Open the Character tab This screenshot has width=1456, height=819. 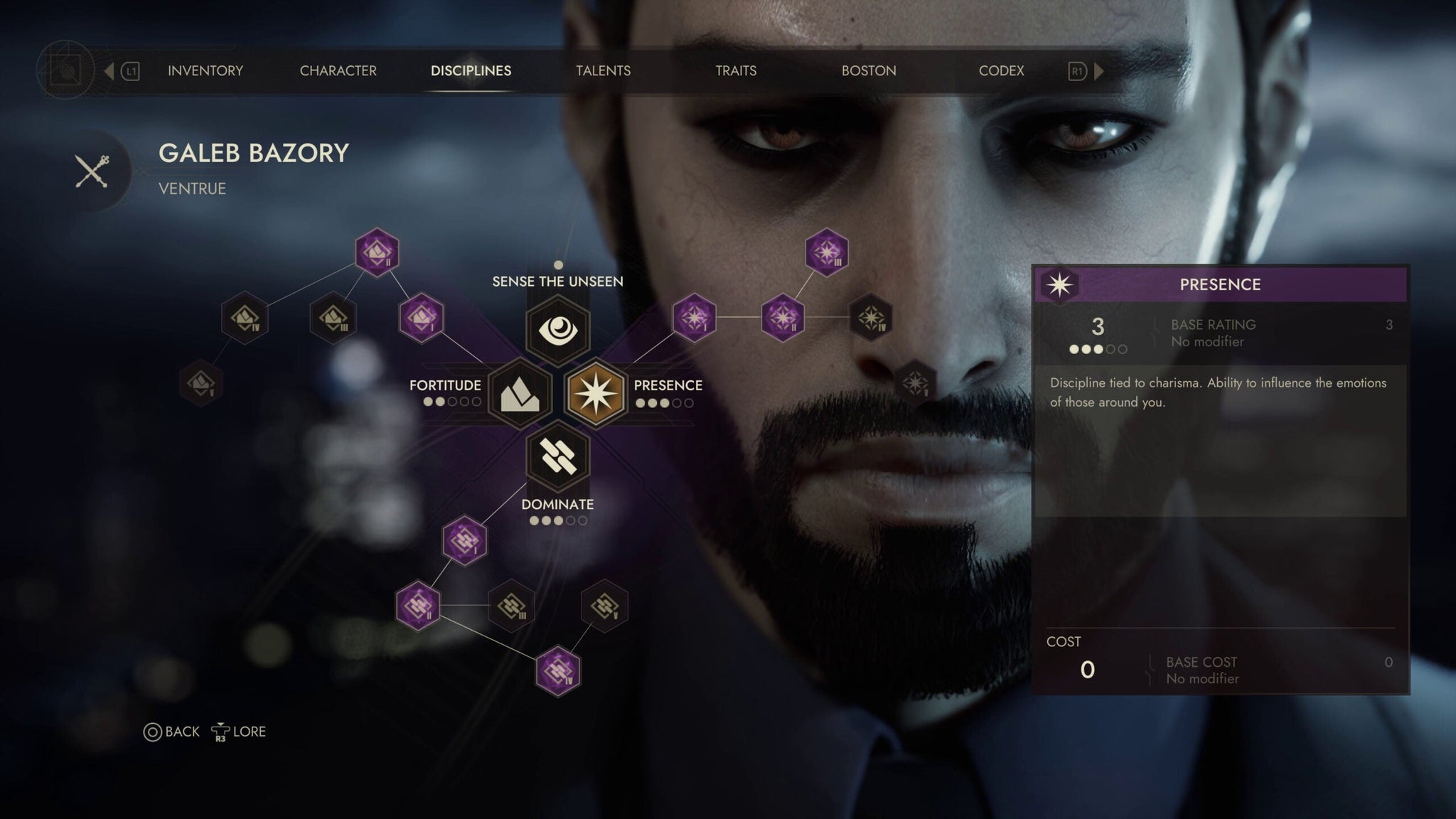(x=338, y=71)
